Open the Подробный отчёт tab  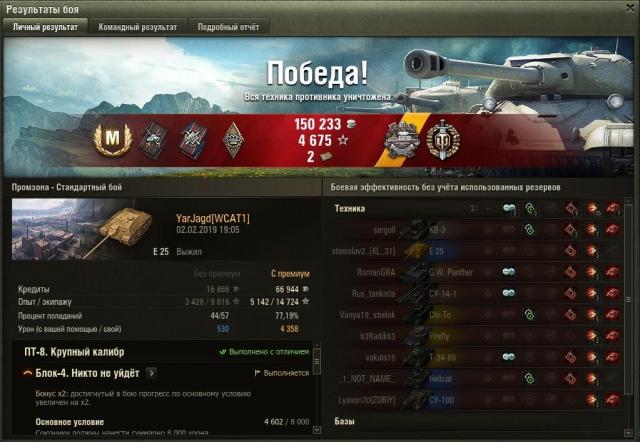(x=228, y=28)
